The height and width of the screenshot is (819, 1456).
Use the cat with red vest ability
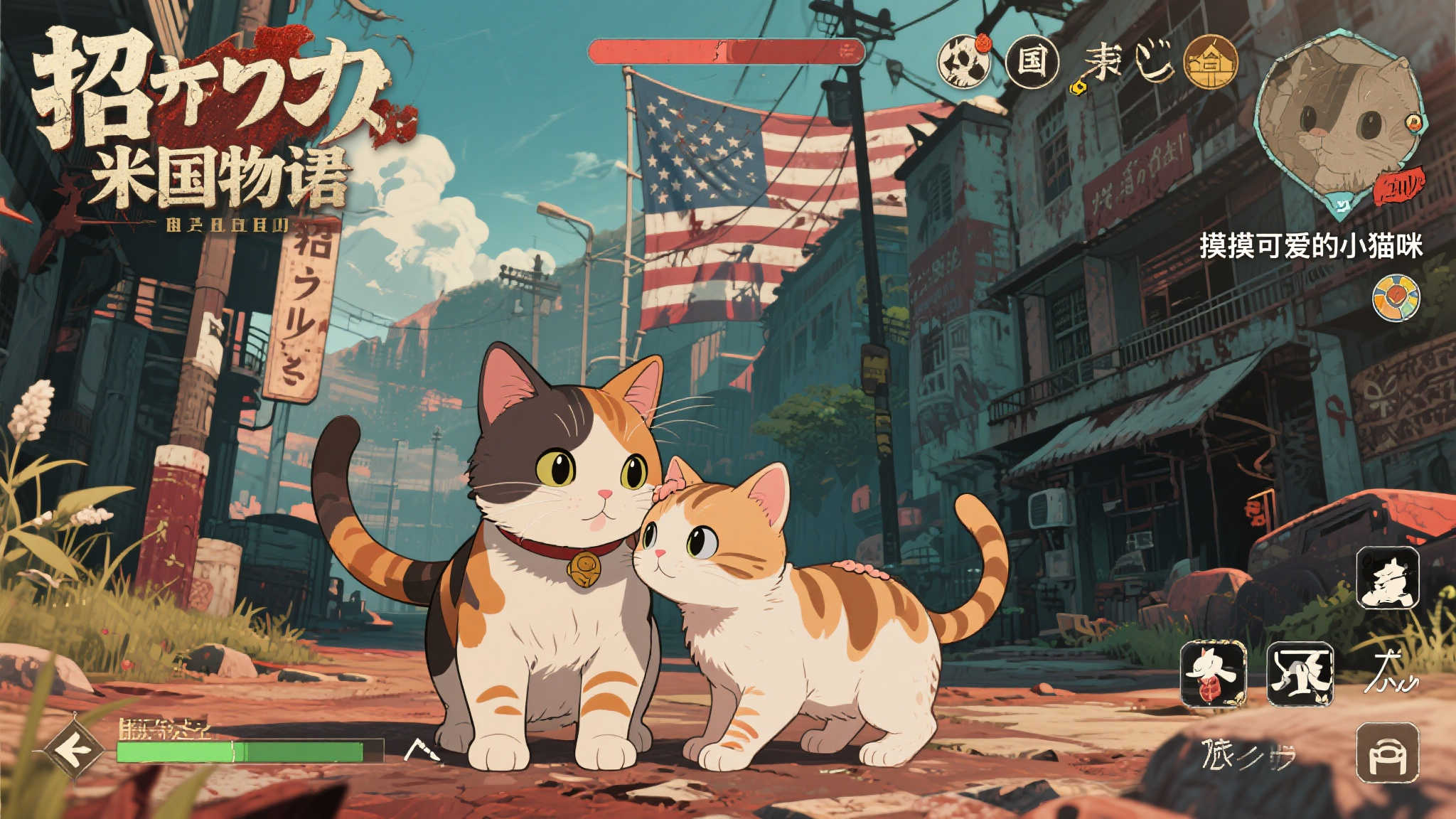tap(1214, 673)
